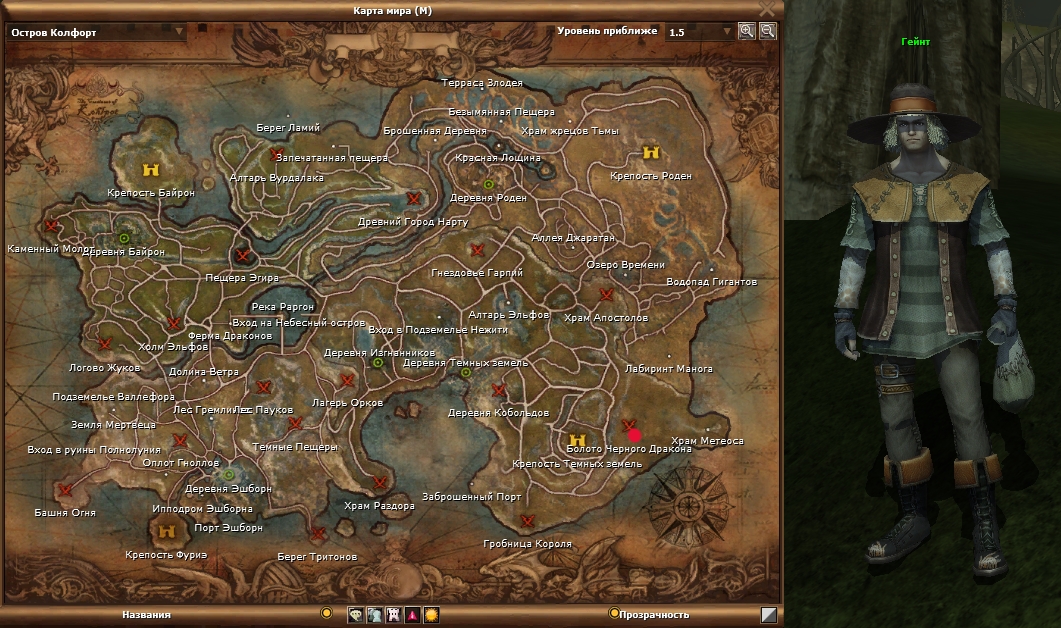Select the Башня Огня crossed-swords marker
The width and height of the screenshot is (1061, 628).
(66, 490)
